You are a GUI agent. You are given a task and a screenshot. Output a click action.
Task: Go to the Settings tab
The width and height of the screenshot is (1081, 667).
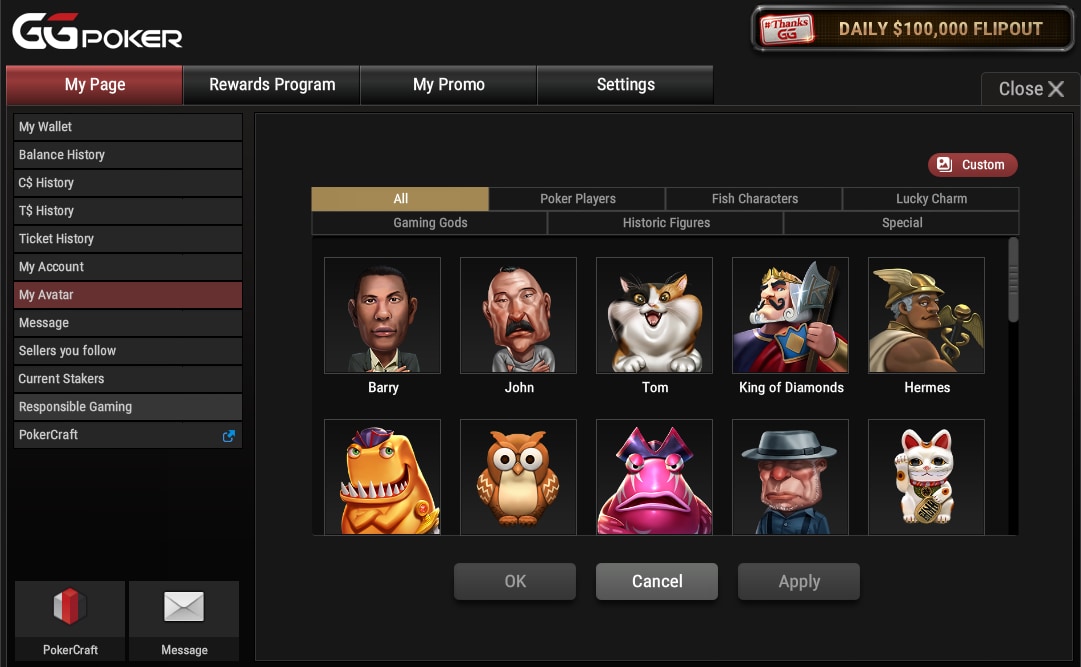tap(625, 85)
